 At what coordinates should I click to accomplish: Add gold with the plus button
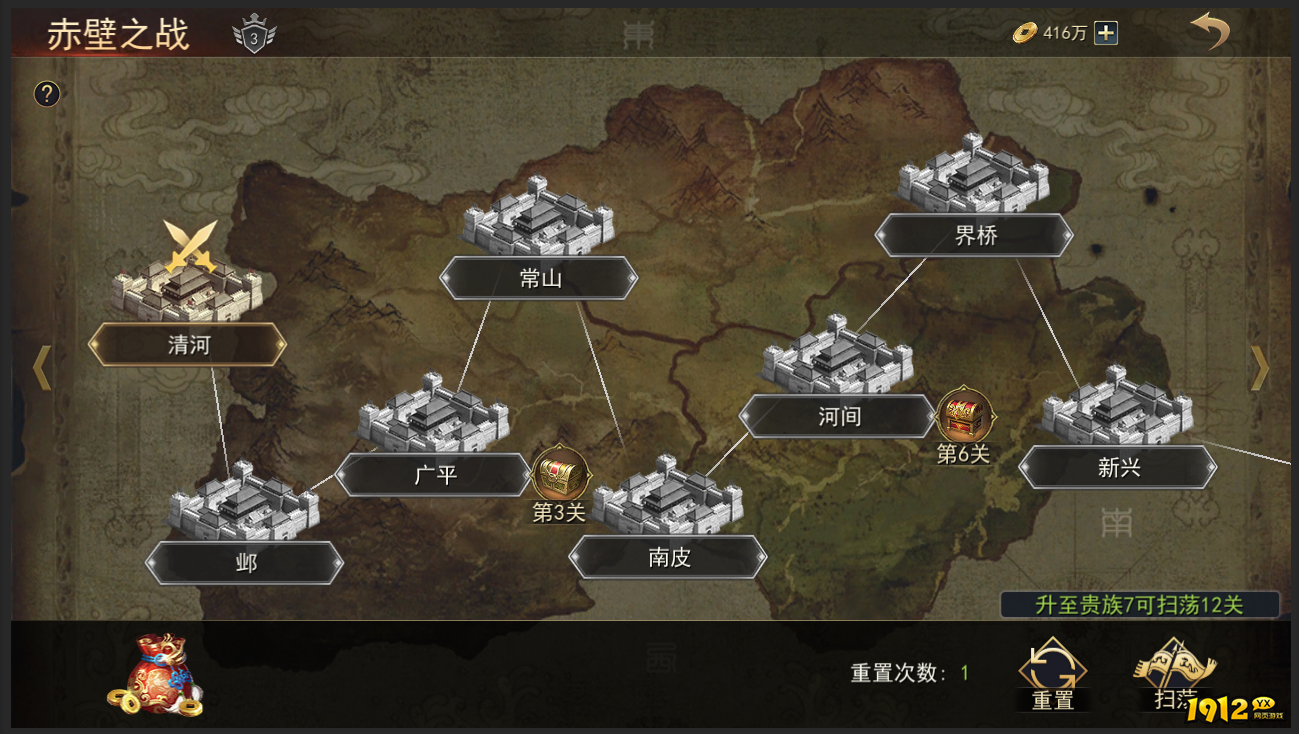(x=1106, y=33)
